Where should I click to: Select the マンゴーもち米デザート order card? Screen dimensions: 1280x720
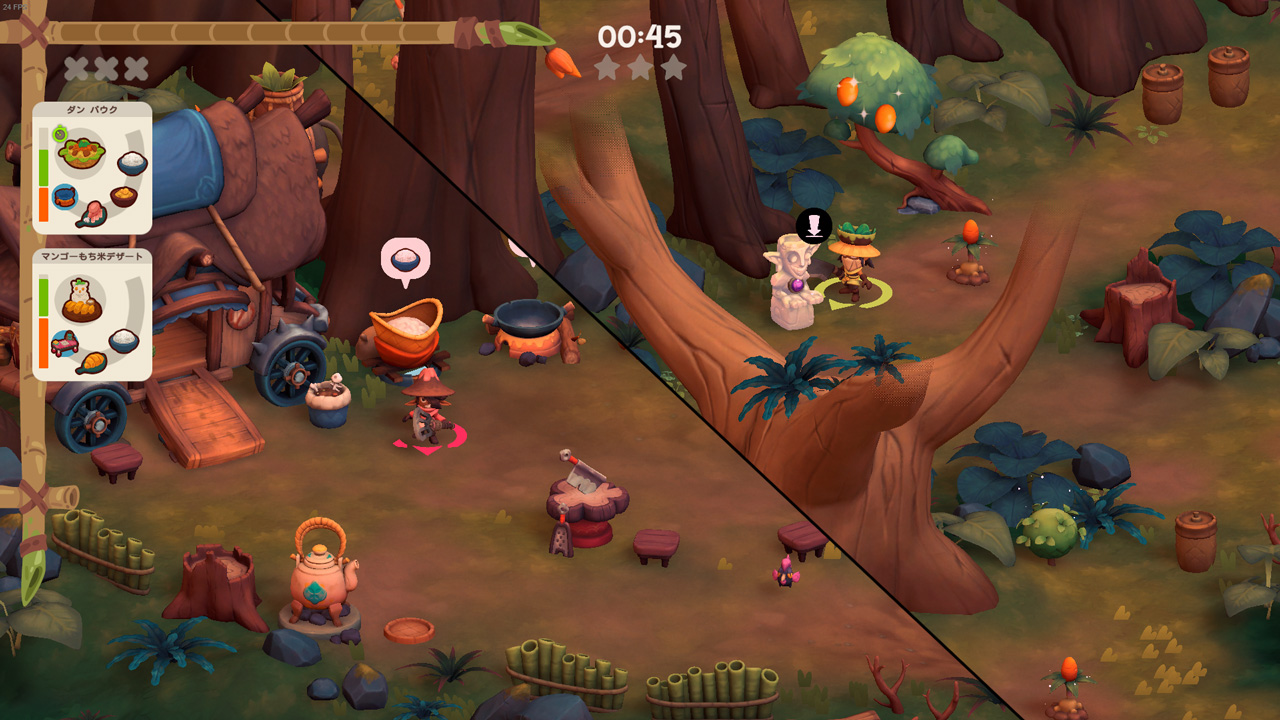(x=92, y=315)
